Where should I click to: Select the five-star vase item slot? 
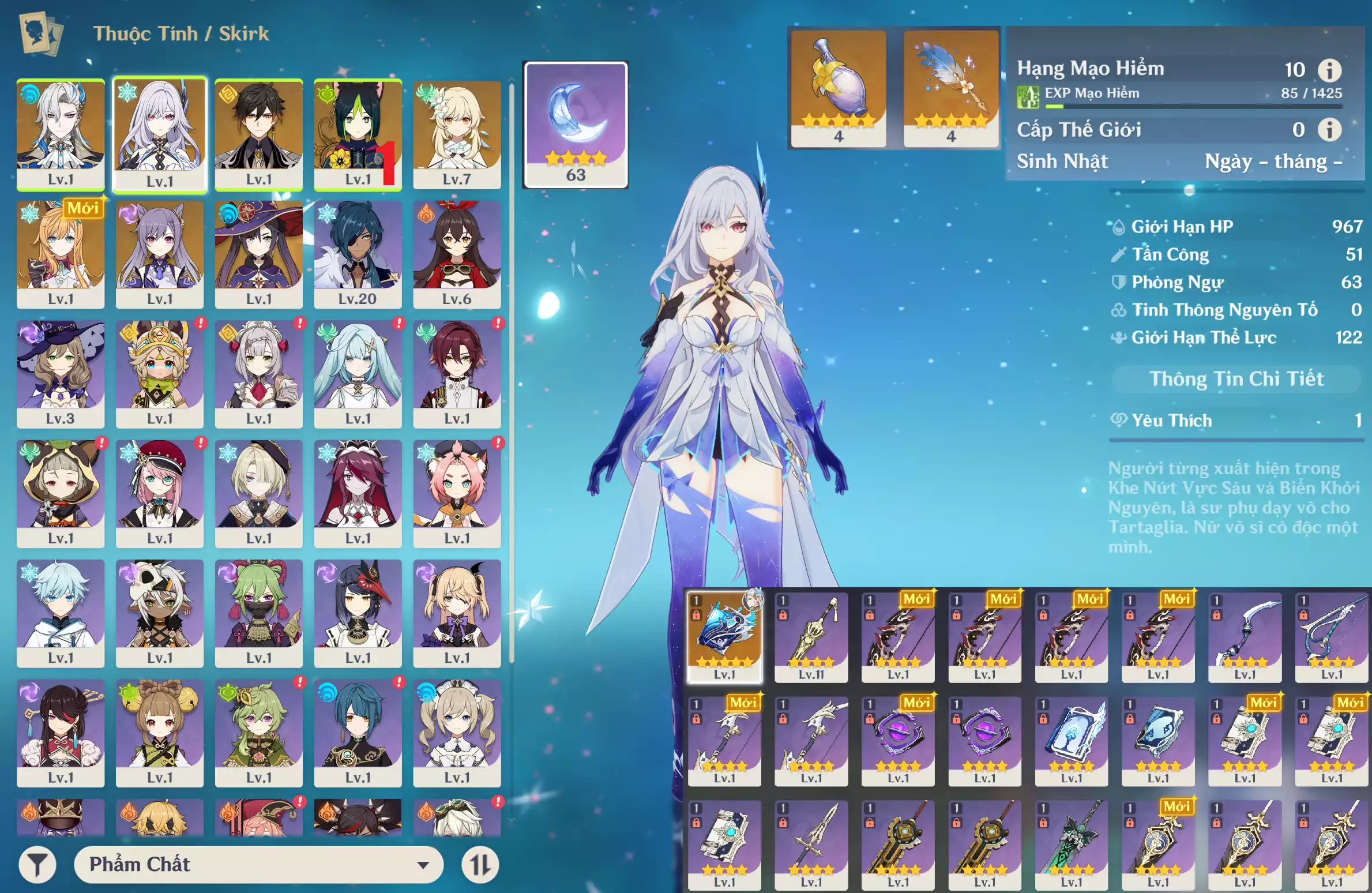838,88
